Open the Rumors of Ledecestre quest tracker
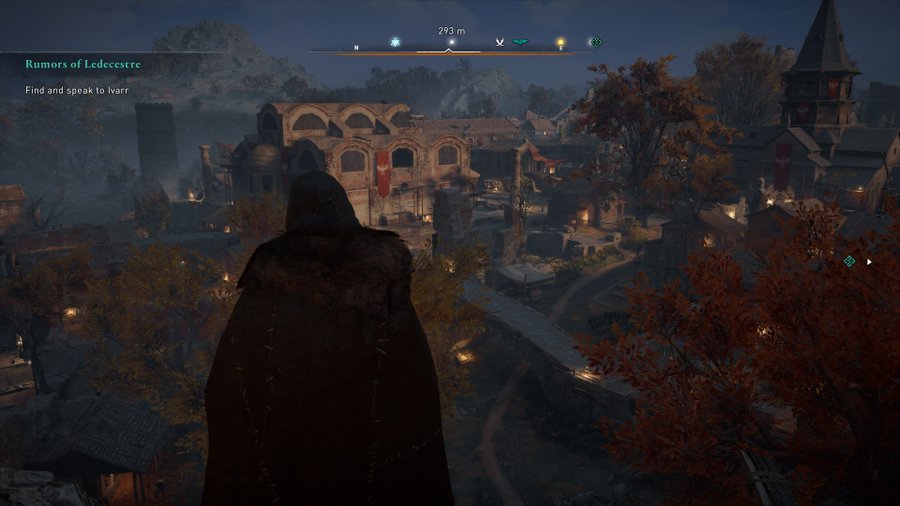900x506 pixels. (83, 64)
